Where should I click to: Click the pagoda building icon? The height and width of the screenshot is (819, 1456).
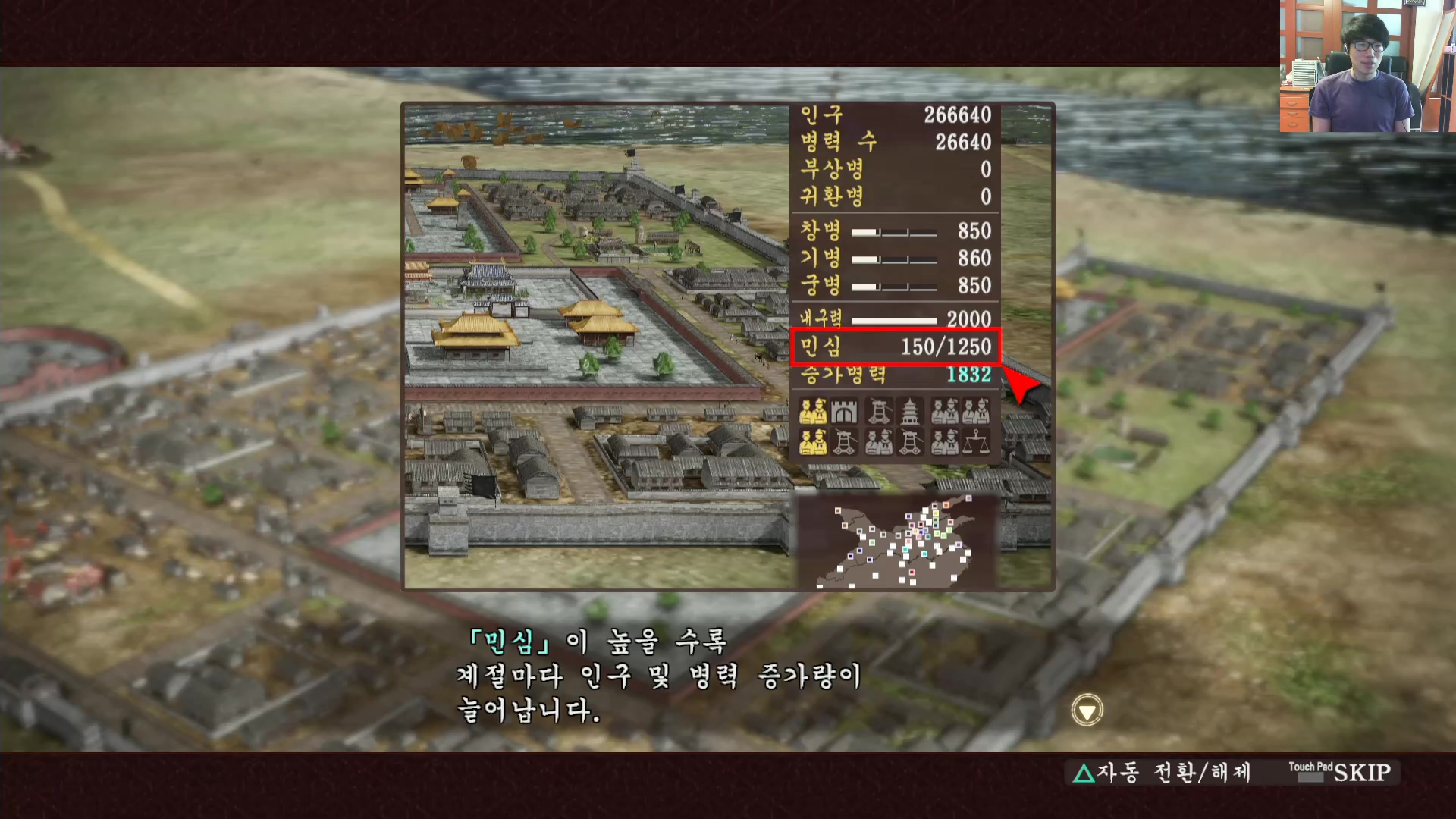(909, 410)
